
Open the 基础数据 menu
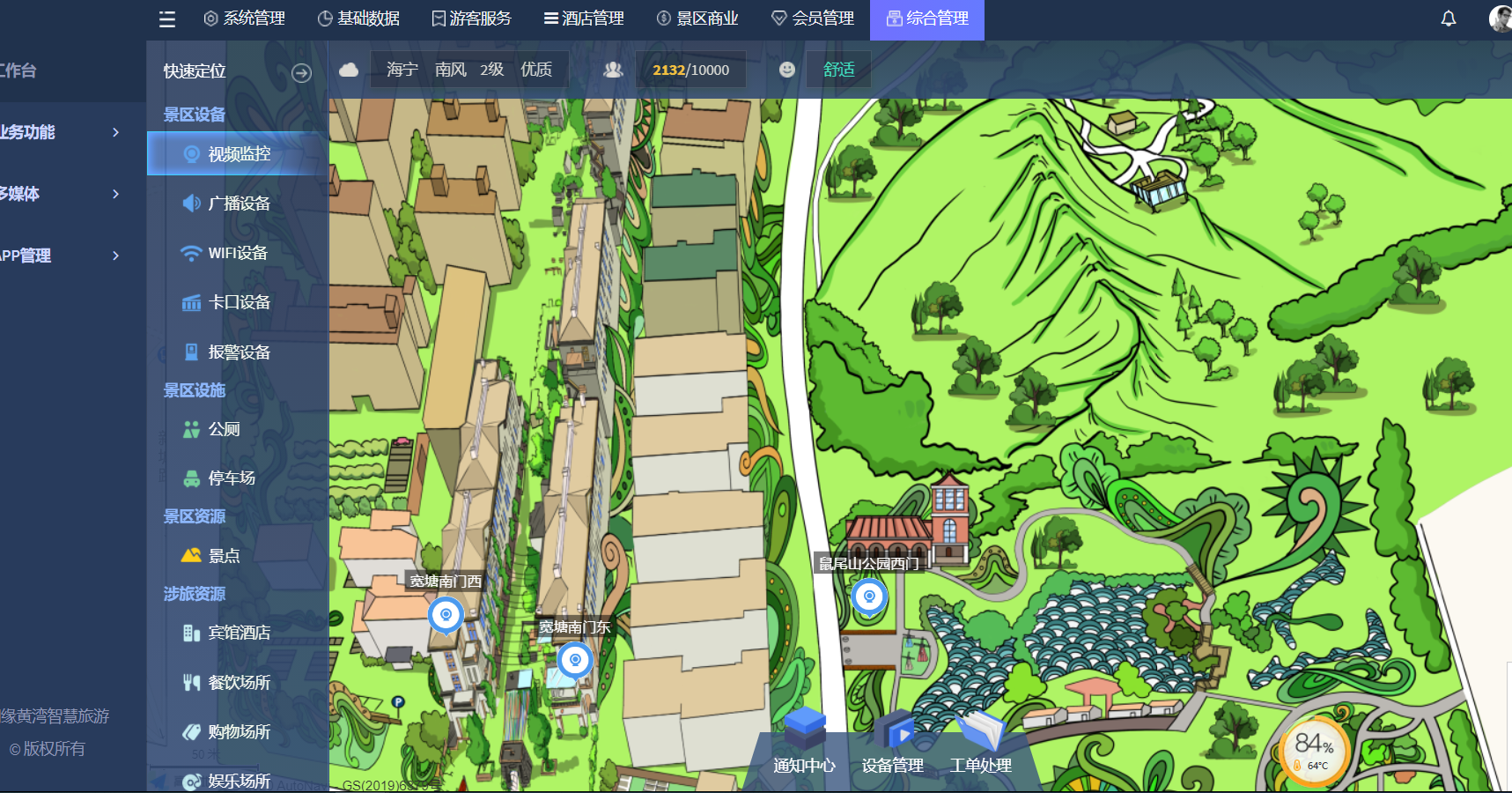358,19
